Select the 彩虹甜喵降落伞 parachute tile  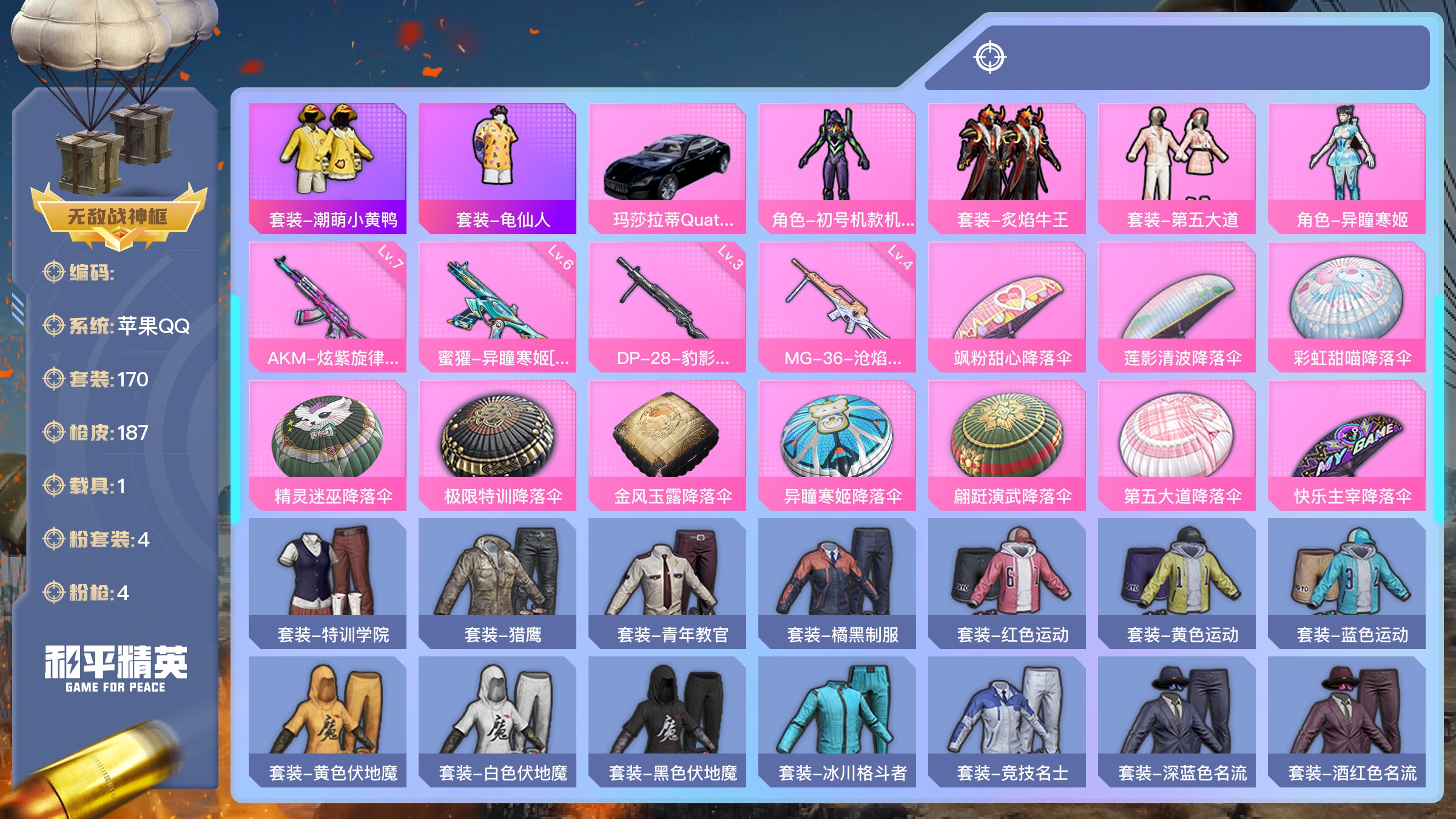pos(1347,306)
